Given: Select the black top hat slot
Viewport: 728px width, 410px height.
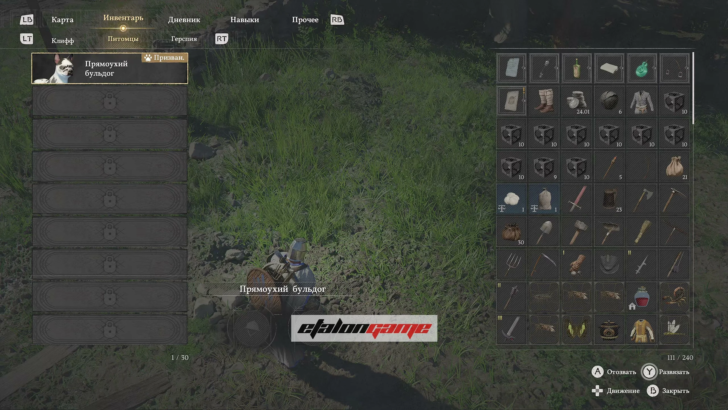Looking at the screenshot, I should [x=610, y=199].
